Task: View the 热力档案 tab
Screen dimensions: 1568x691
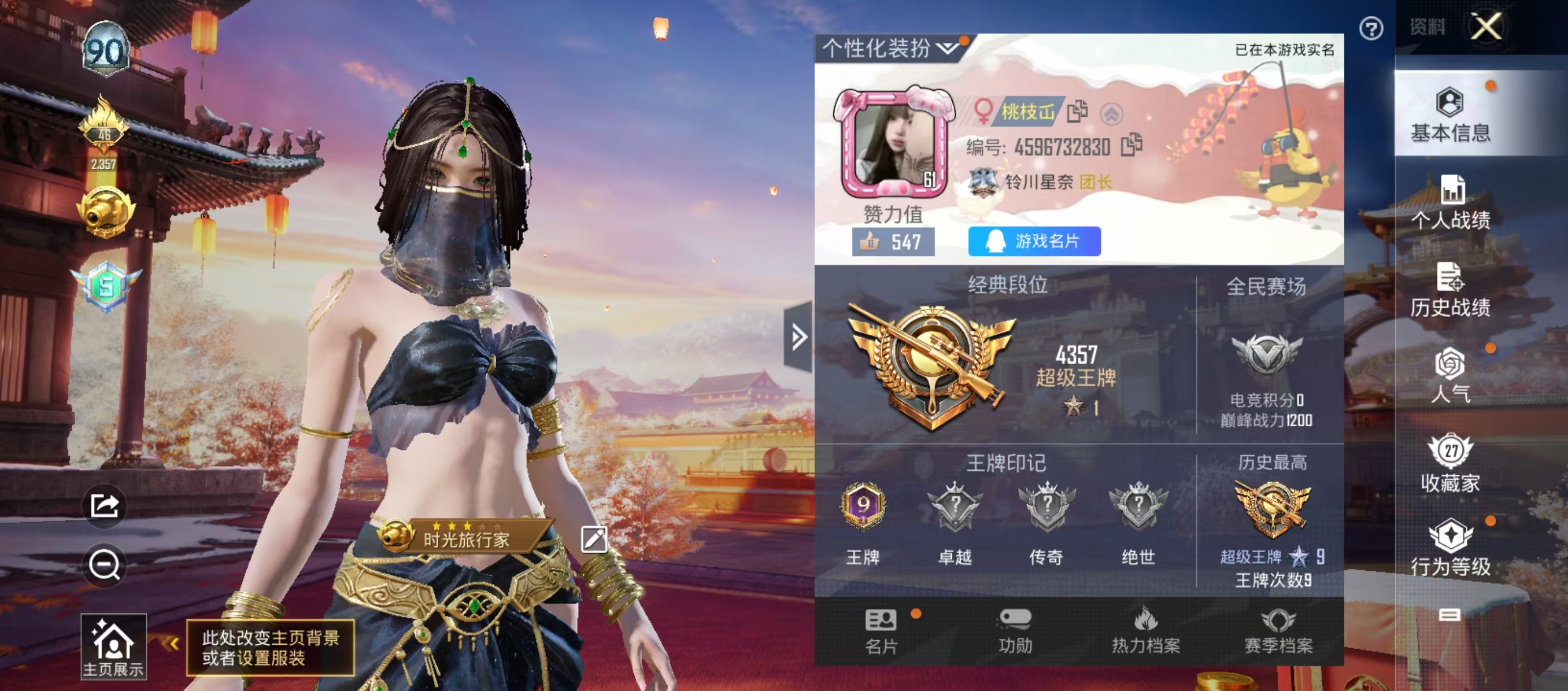Action: 1145,631
